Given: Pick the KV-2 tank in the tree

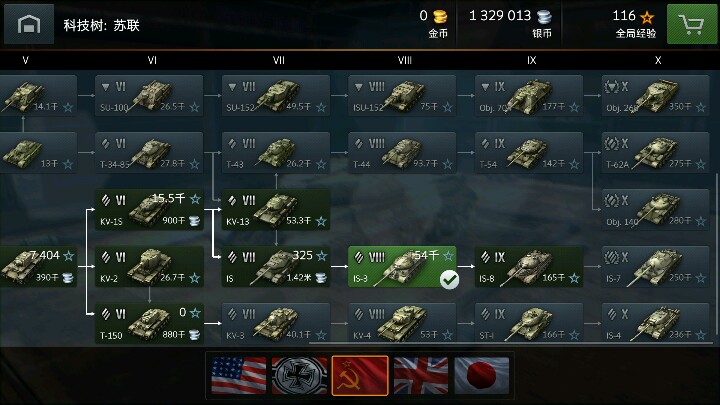Looking at the screenshot, I should click(x=148, y=267).
